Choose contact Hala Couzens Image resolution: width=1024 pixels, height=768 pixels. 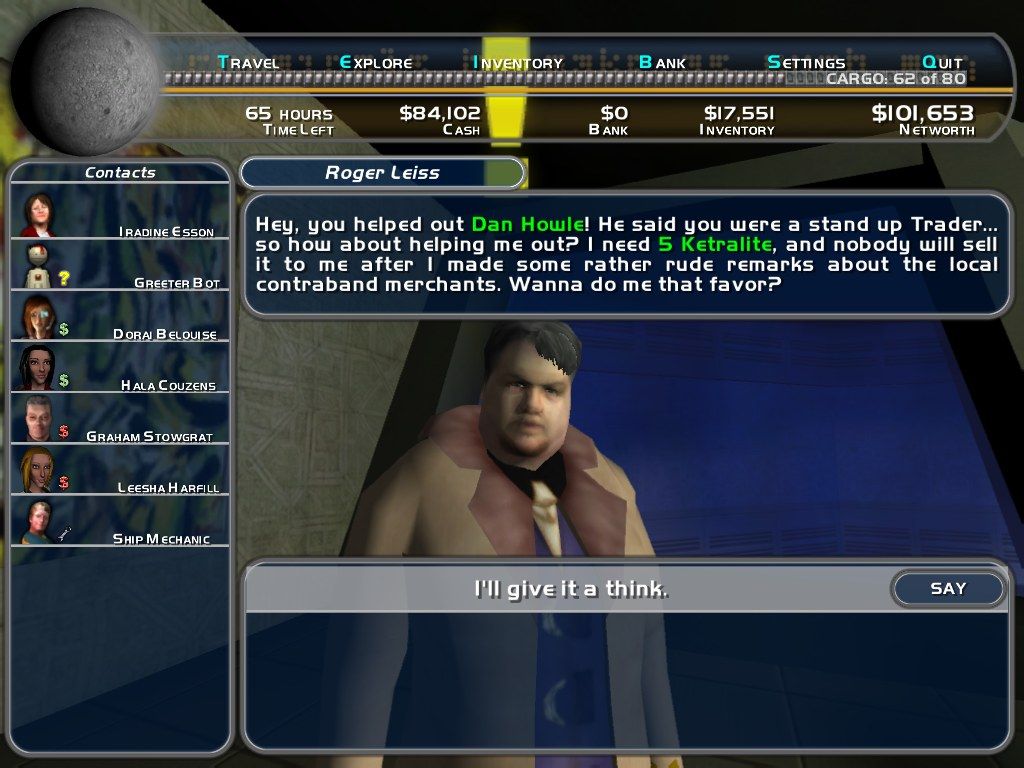[120, 368]
